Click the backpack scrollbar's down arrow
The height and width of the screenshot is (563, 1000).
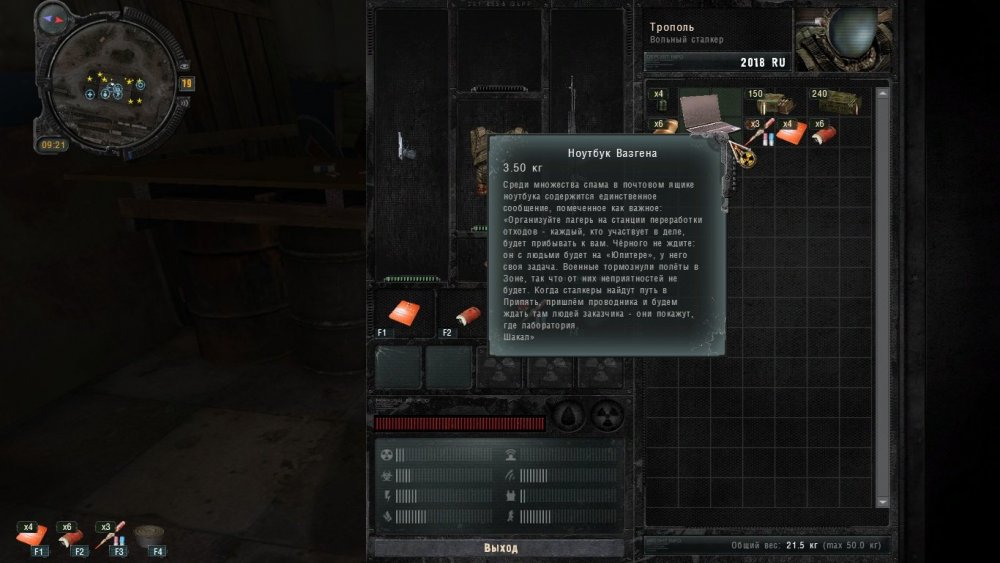[x=882, y=501]
